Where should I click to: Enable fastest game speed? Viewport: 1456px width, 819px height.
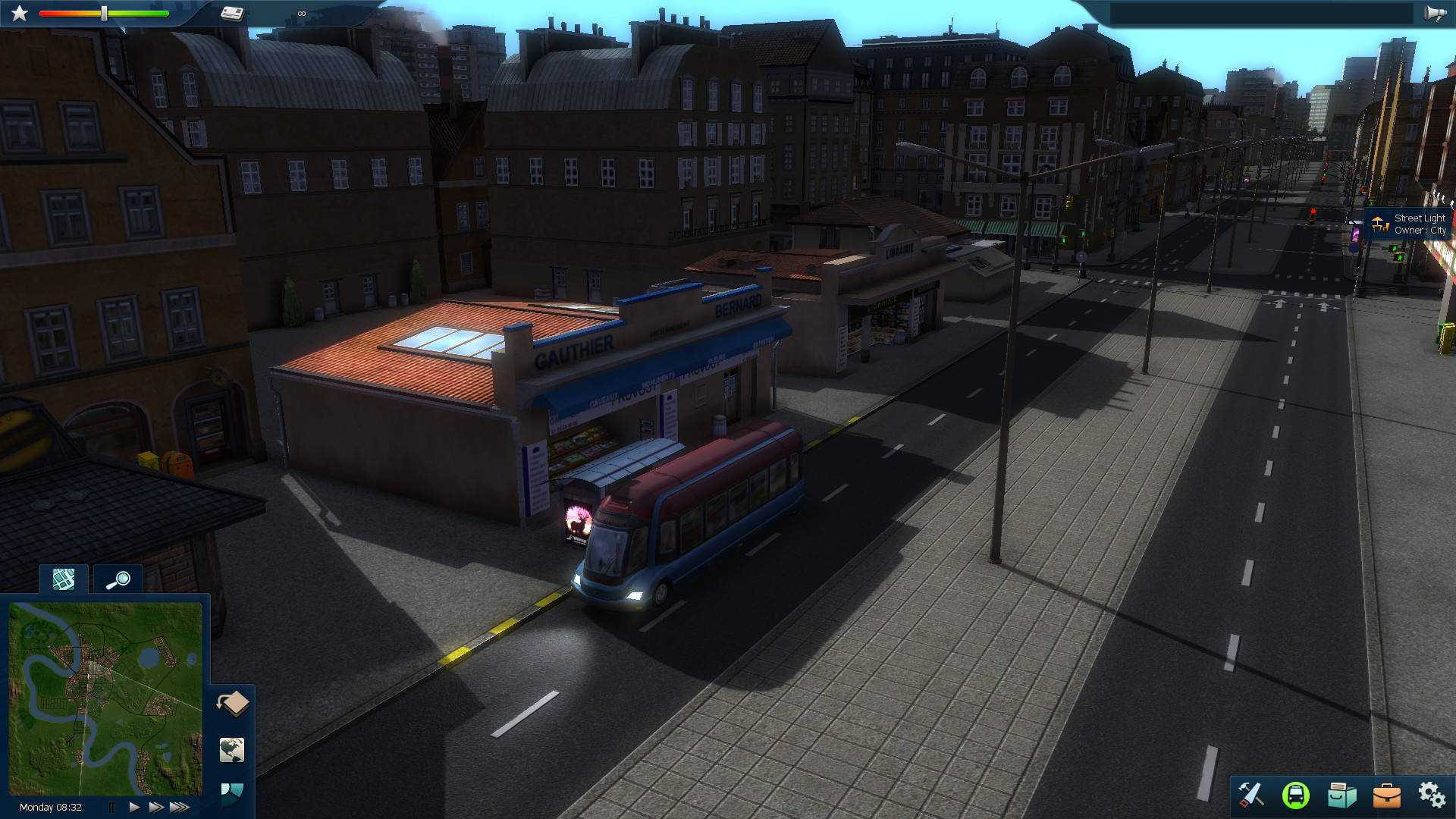click(180, 807)
